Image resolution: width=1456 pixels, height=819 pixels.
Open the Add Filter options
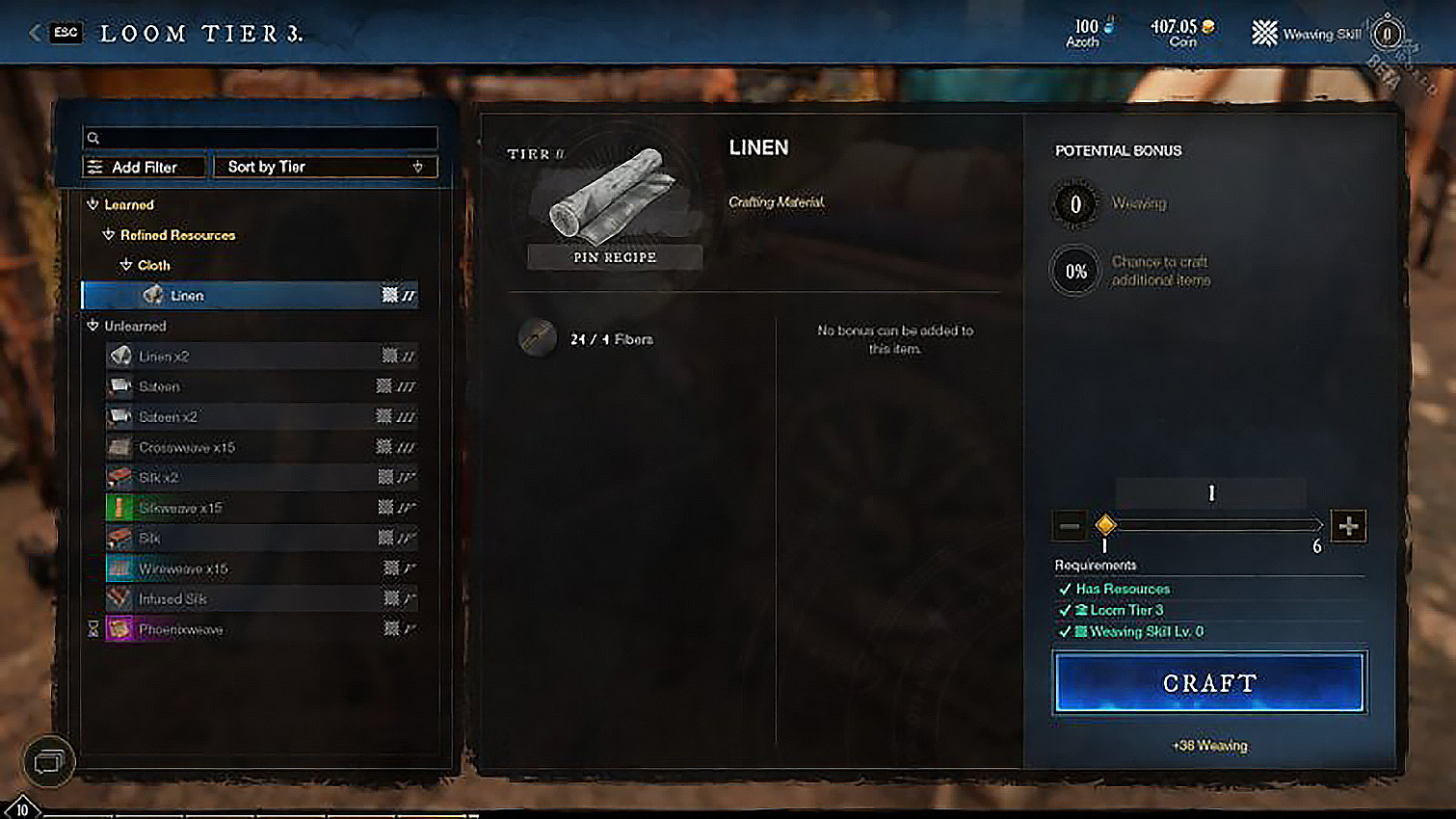[145, 167]
